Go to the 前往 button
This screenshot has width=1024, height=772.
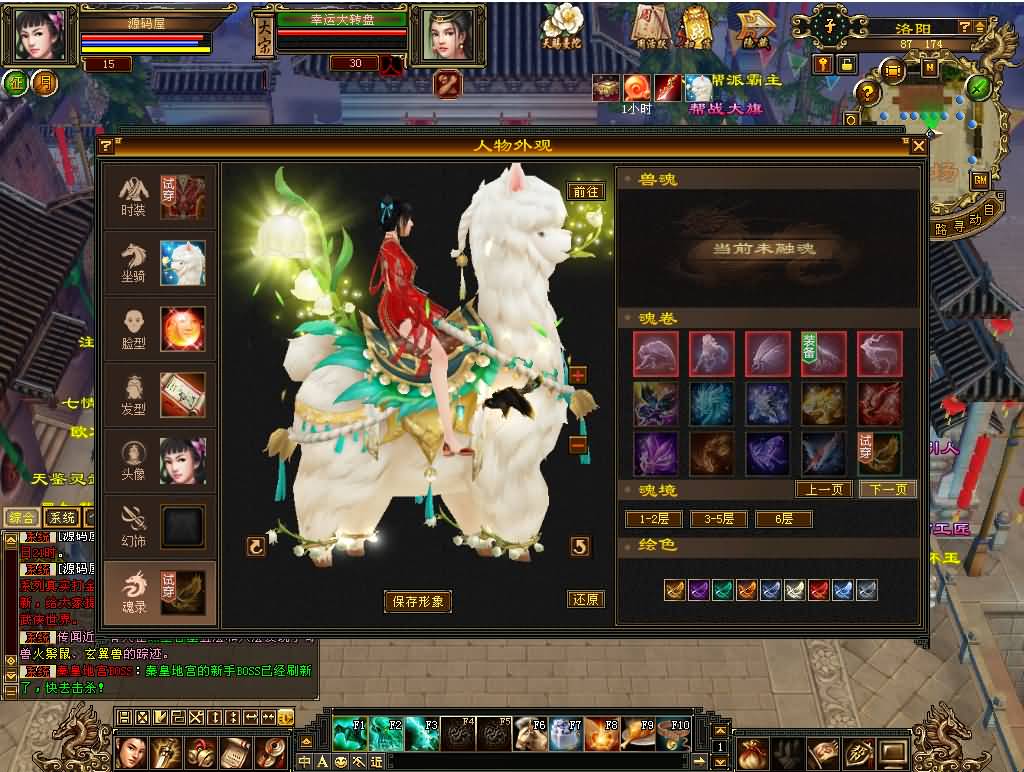click(x=586, y=191)
